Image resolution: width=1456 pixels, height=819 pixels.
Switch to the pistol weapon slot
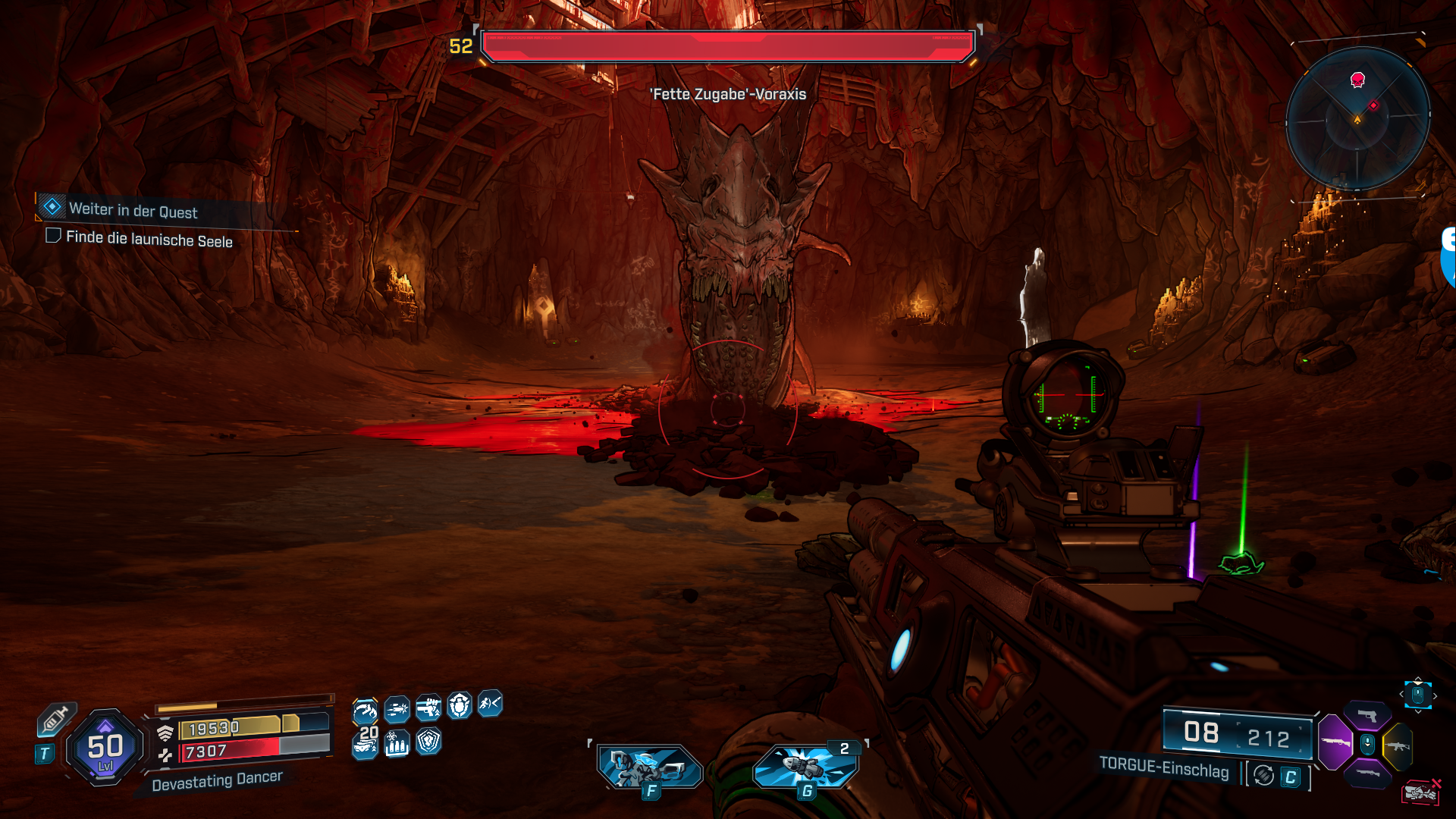tap(1367, 716)
